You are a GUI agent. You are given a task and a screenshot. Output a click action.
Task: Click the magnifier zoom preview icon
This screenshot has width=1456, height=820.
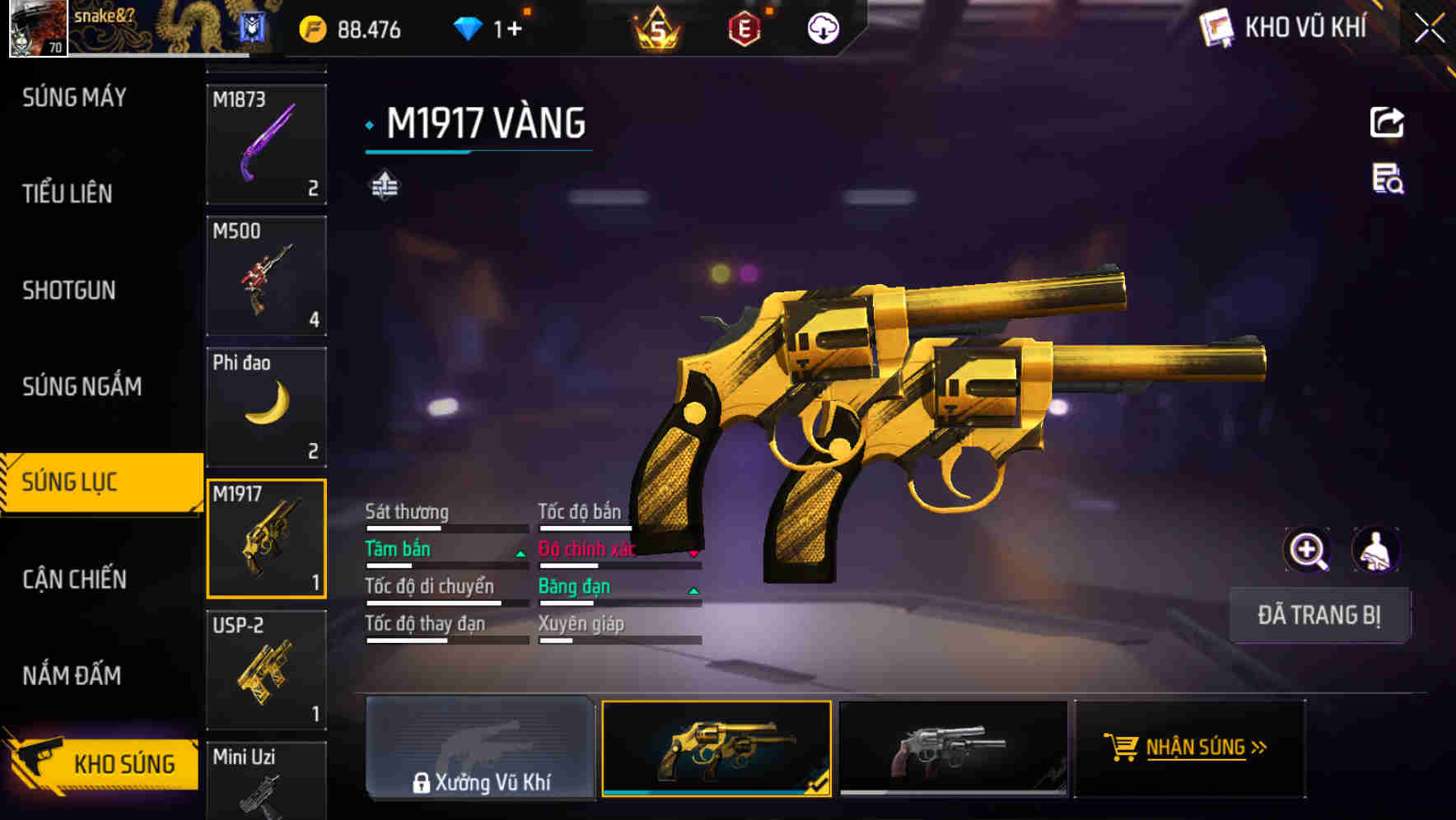coord(1308,550)
